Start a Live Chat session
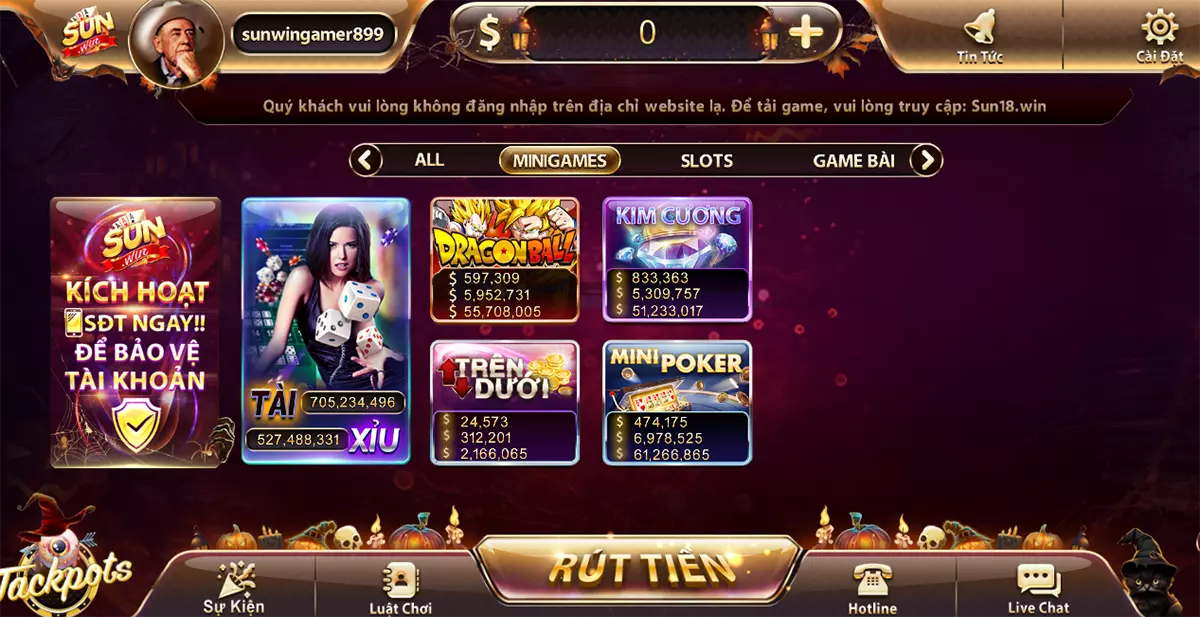Screen dimensions: 1200x617 pyautogui.click(x=1038, y=587)
